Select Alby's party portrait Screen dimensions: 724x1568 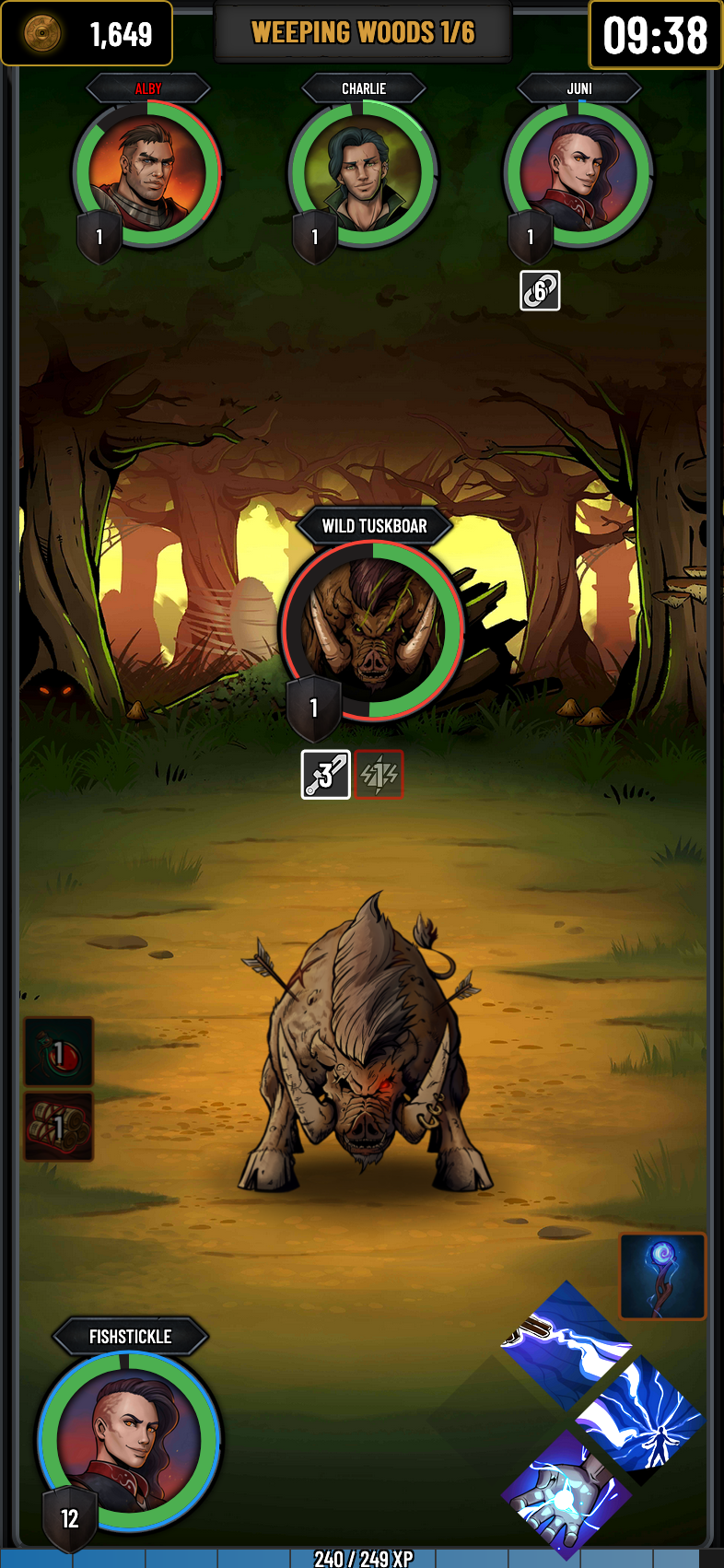[x=147, y=174]
